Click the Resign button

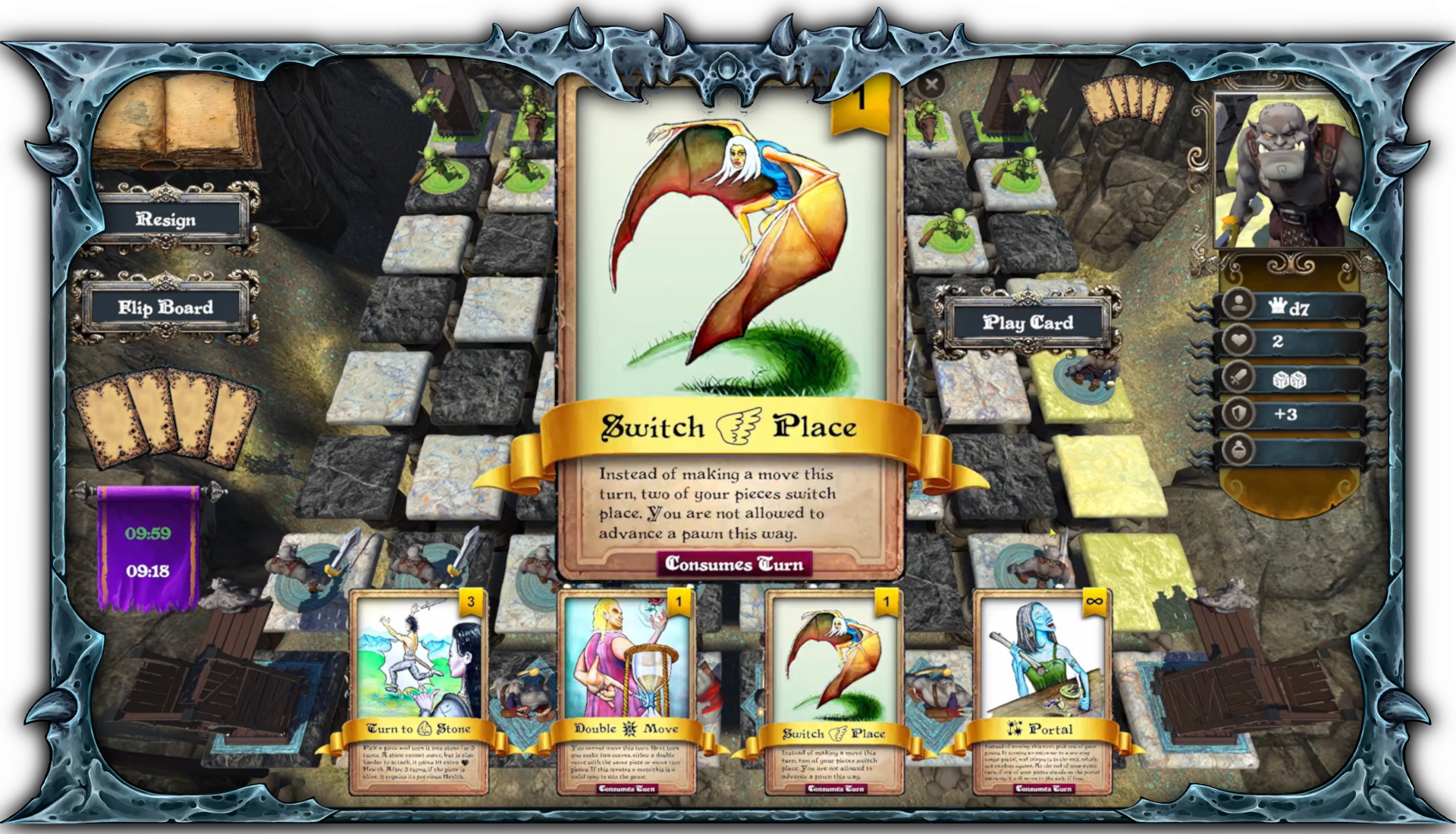[x=167, y=220]
